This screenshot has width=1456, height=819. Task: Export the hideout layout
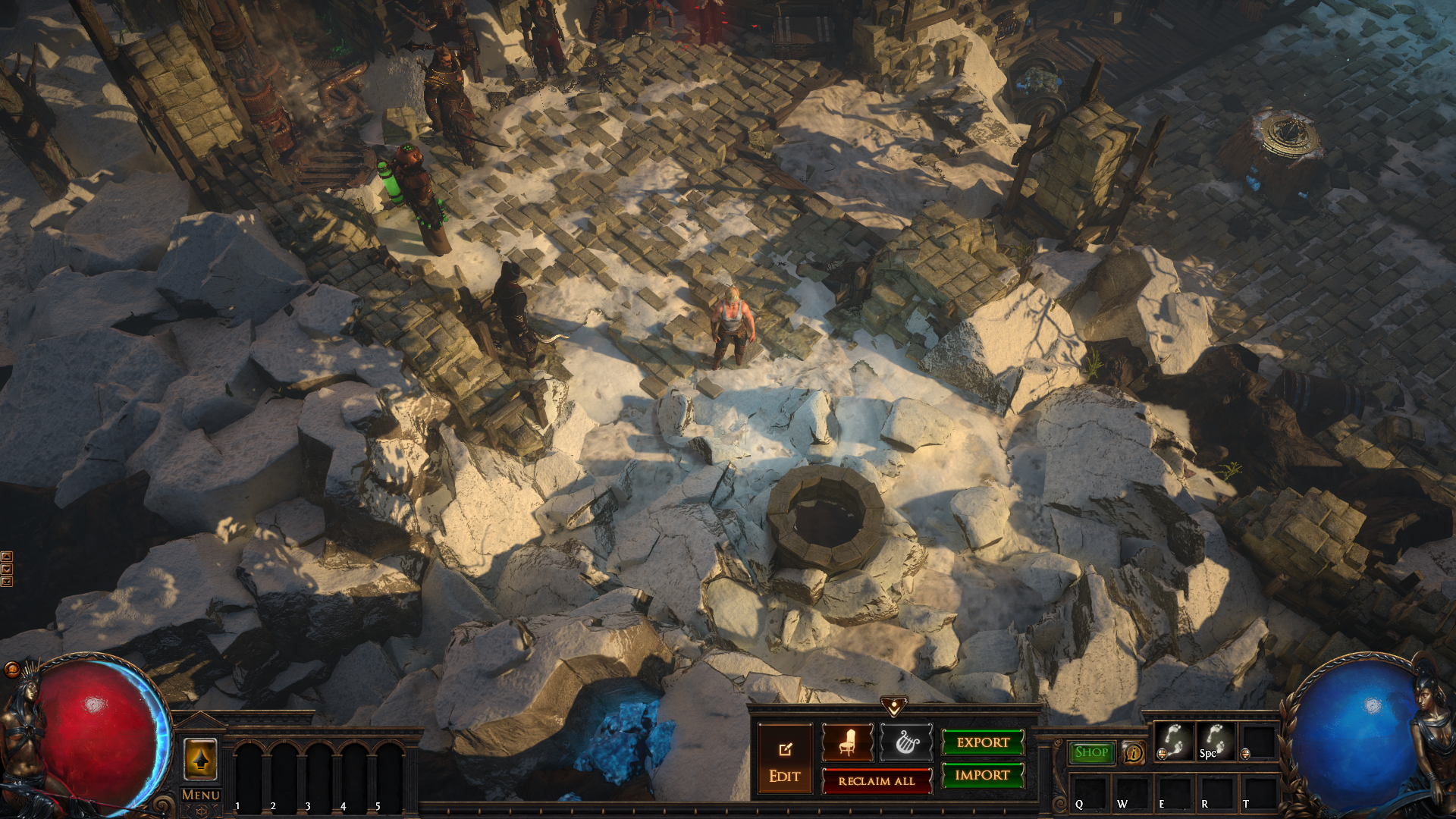pos(983,742)
